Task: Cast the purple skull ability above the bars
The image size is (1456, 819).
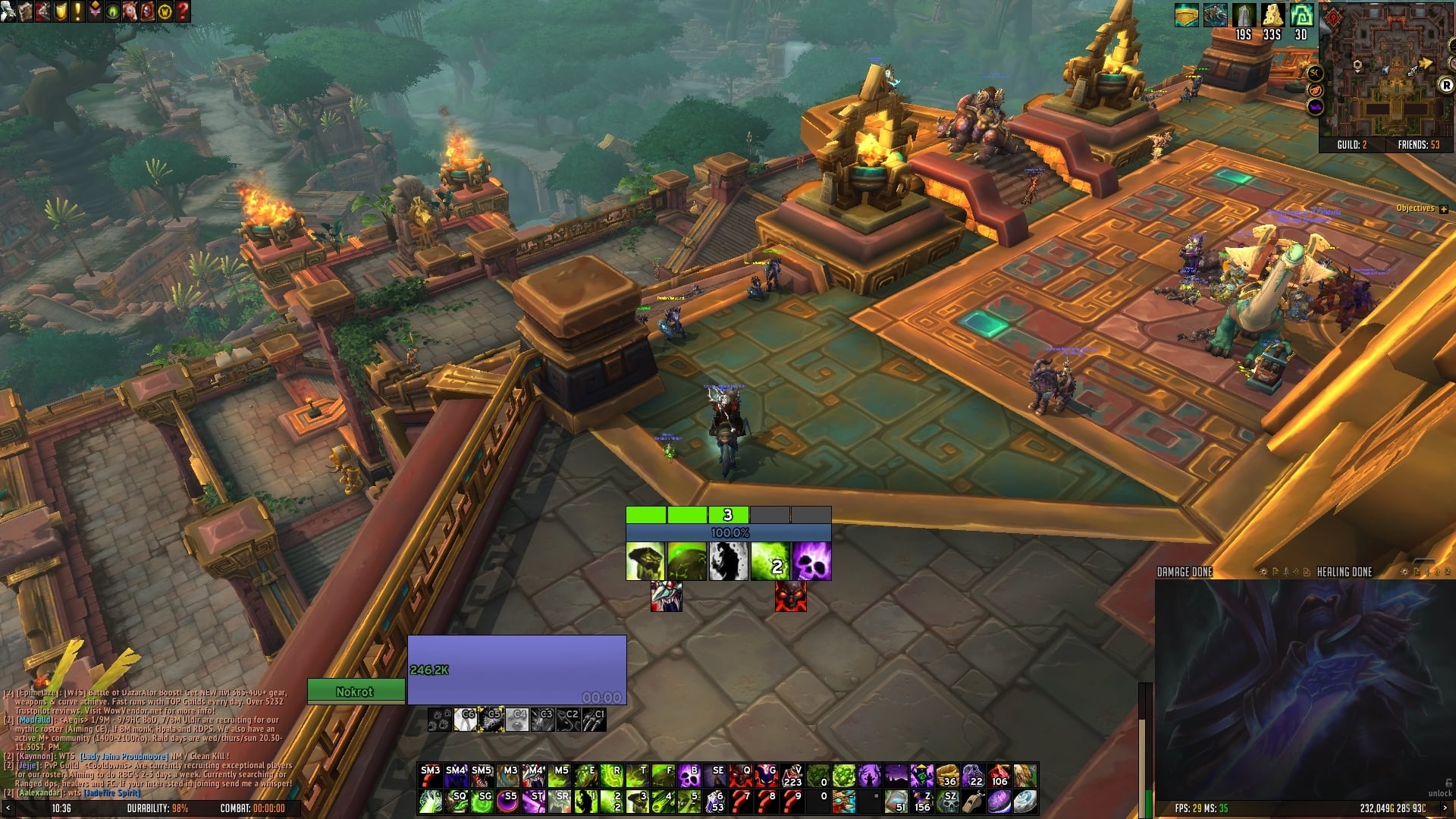Action: tap(811, 561)
